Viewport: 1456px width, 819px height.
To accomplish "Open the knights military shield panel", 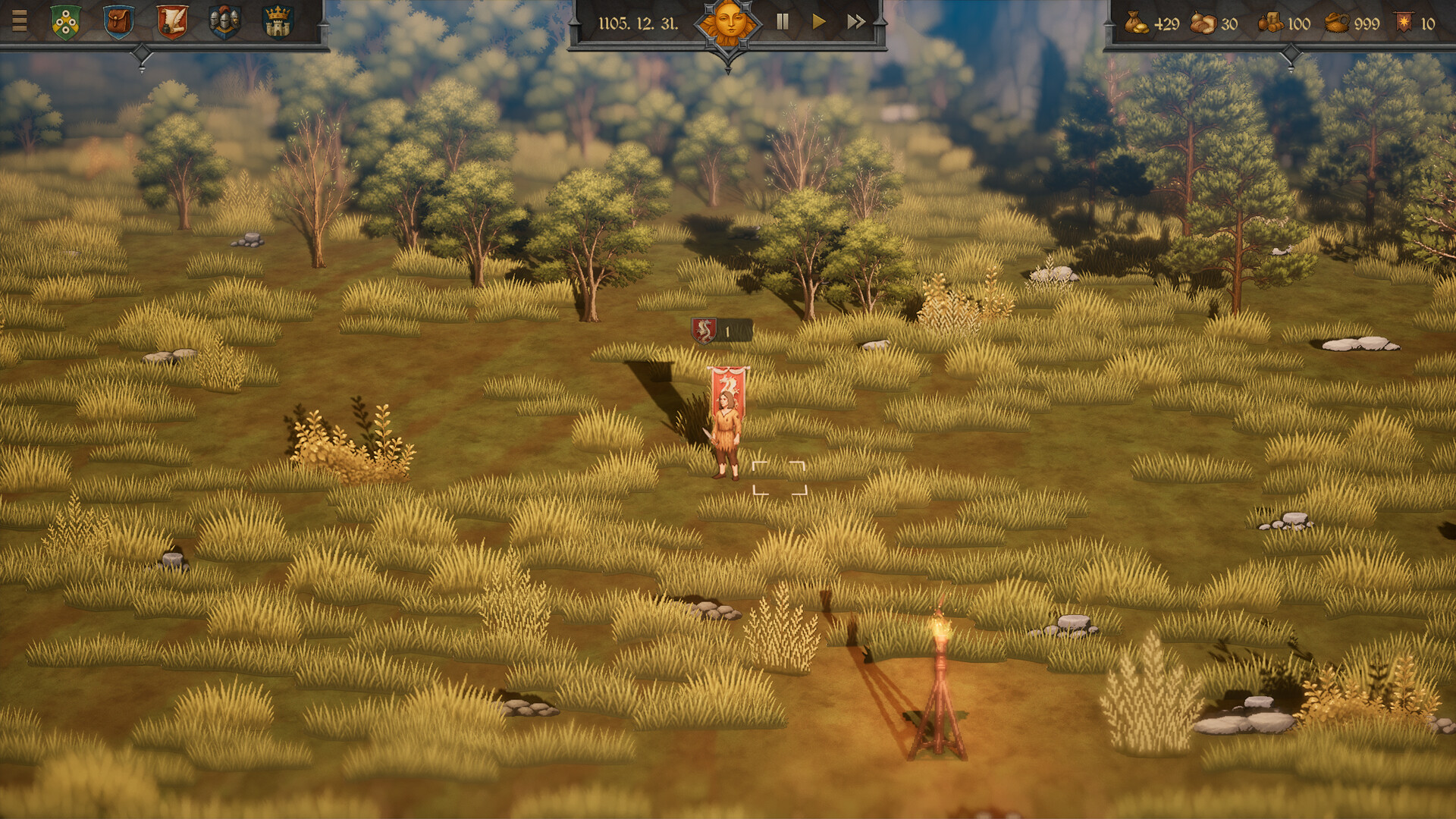I will (x=224, y=21).
